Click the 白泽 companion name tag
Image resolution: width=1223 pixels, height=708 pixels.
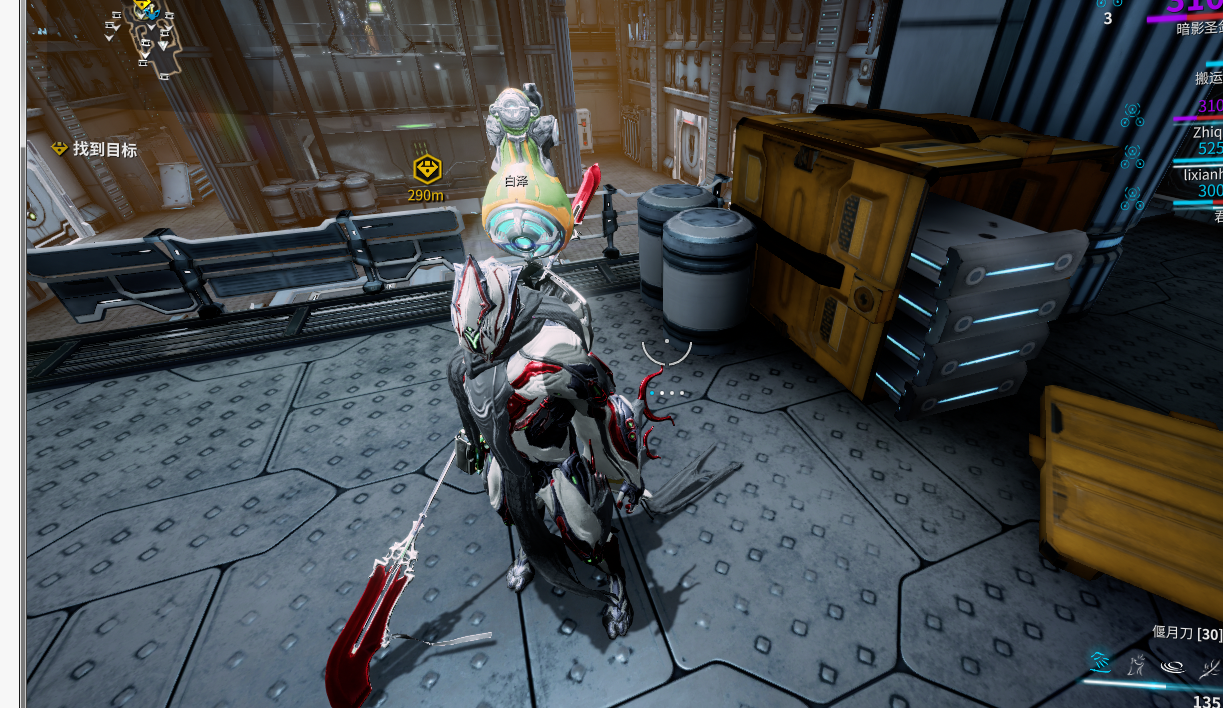coord(516,182)
